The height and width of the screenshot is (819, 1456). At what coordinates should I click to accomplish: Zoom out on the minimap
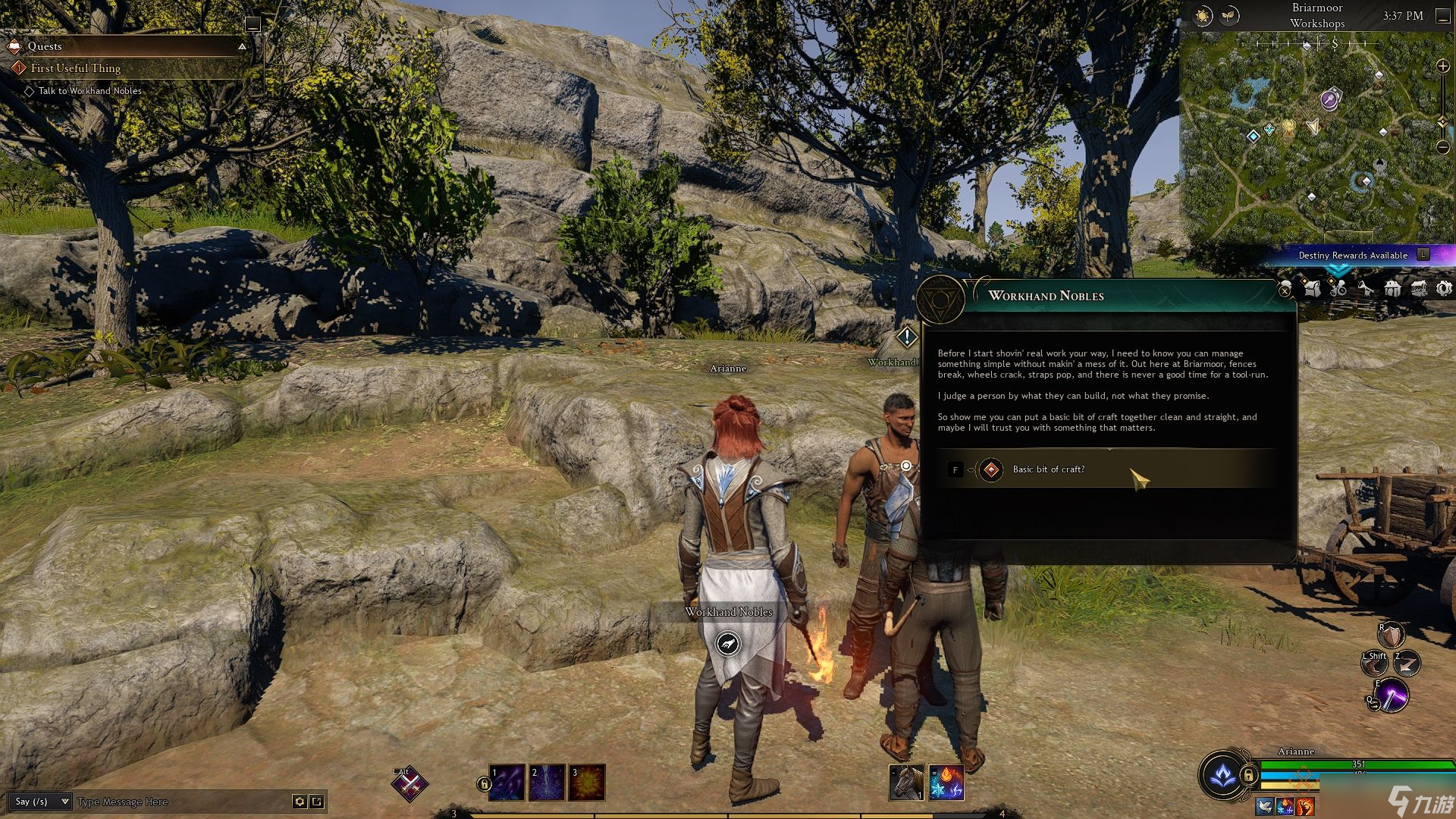point(1443,146)
